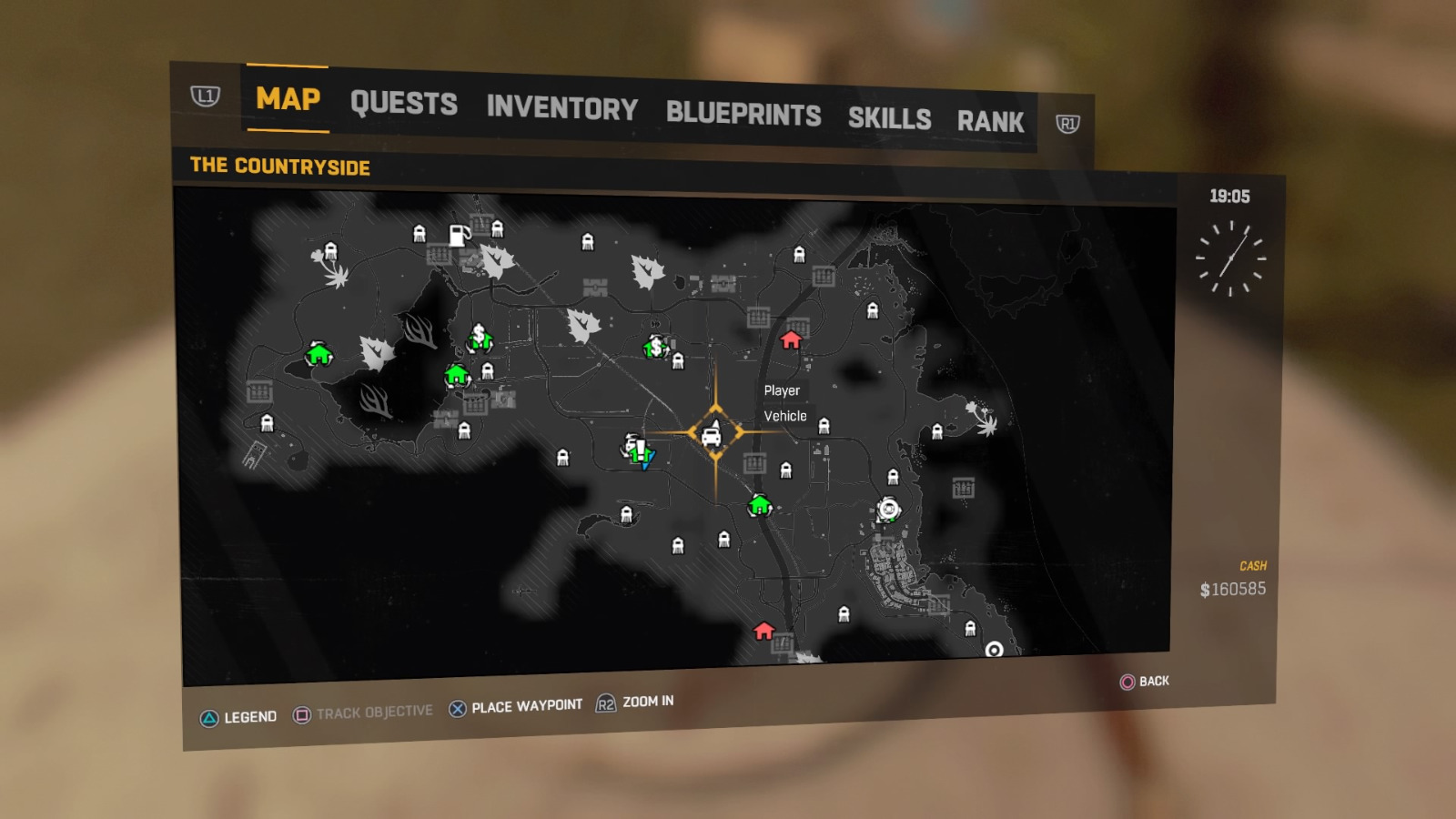This screenshot has width=1456, height=819.
Task: Click the red house icon near the top
Action: pyautogui.click(x=792, y=338)
